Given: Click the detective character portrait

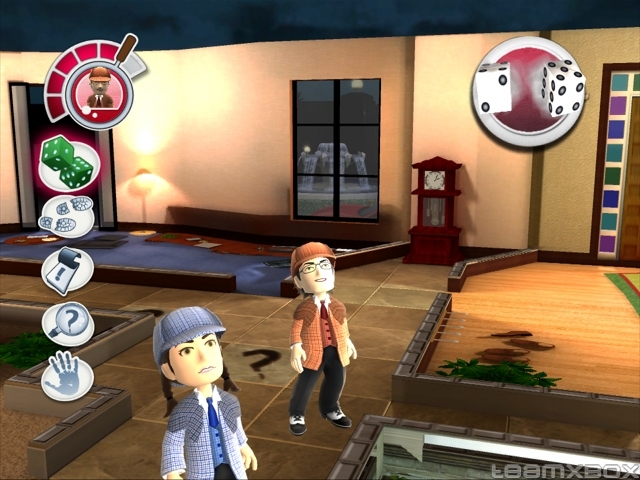Looking at the screenshot, I should 98,88.
